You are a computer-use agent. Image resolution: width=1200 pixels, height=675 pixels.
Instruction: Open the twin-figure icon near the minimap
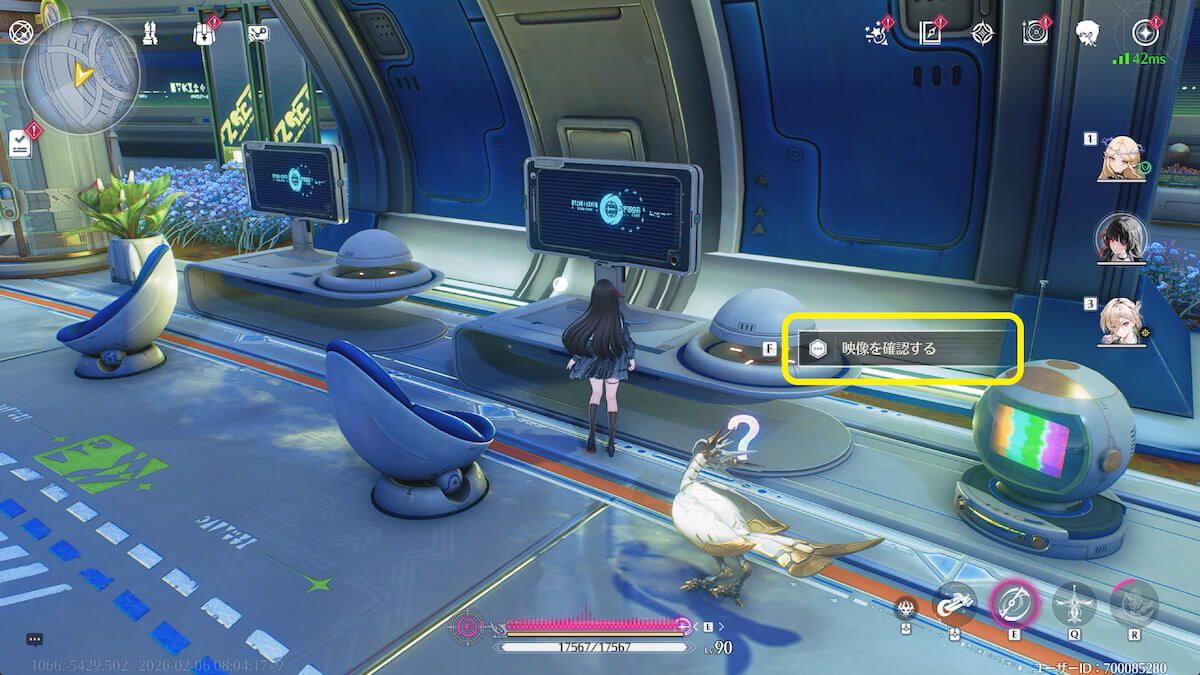pyautogui.click(x=148, y=33)
